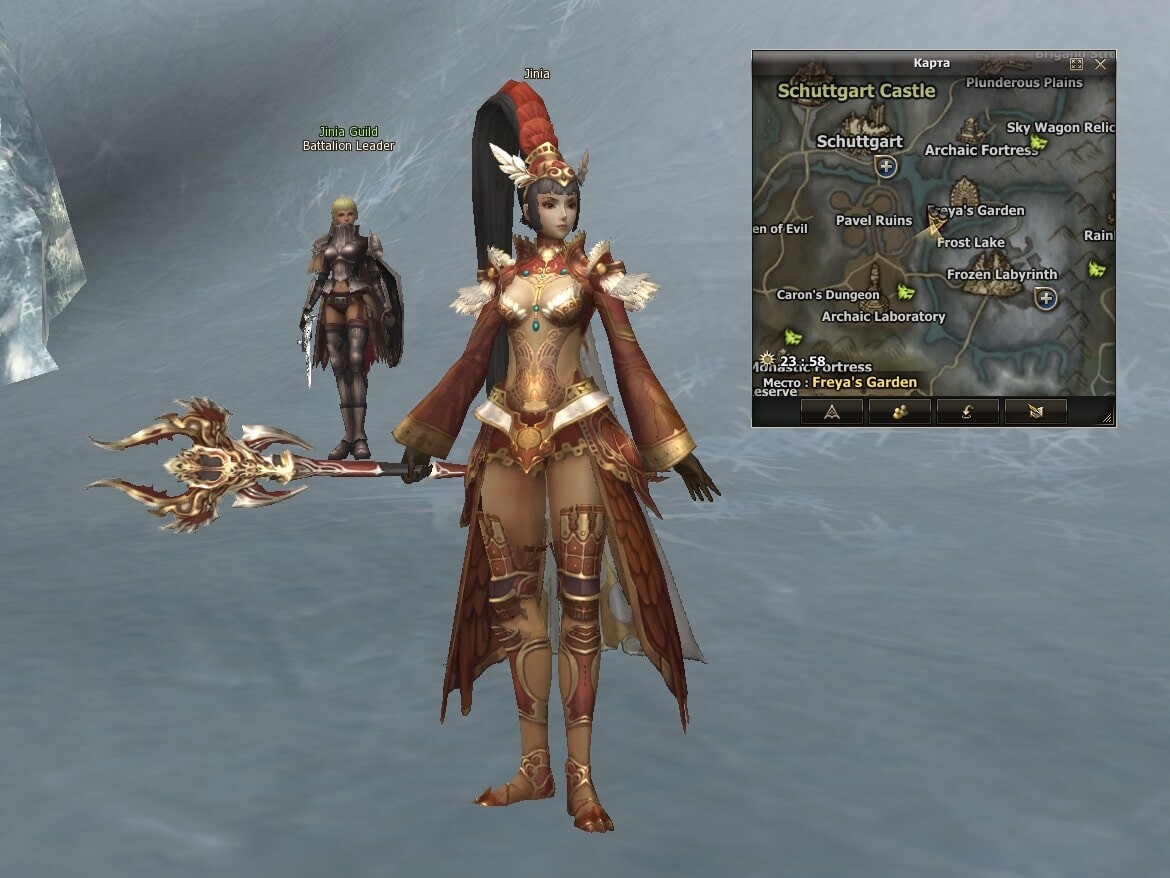Click the Plunderous Plains map label
The width and height of the screenshot is (1170, 878).
tap(1024, 83)
